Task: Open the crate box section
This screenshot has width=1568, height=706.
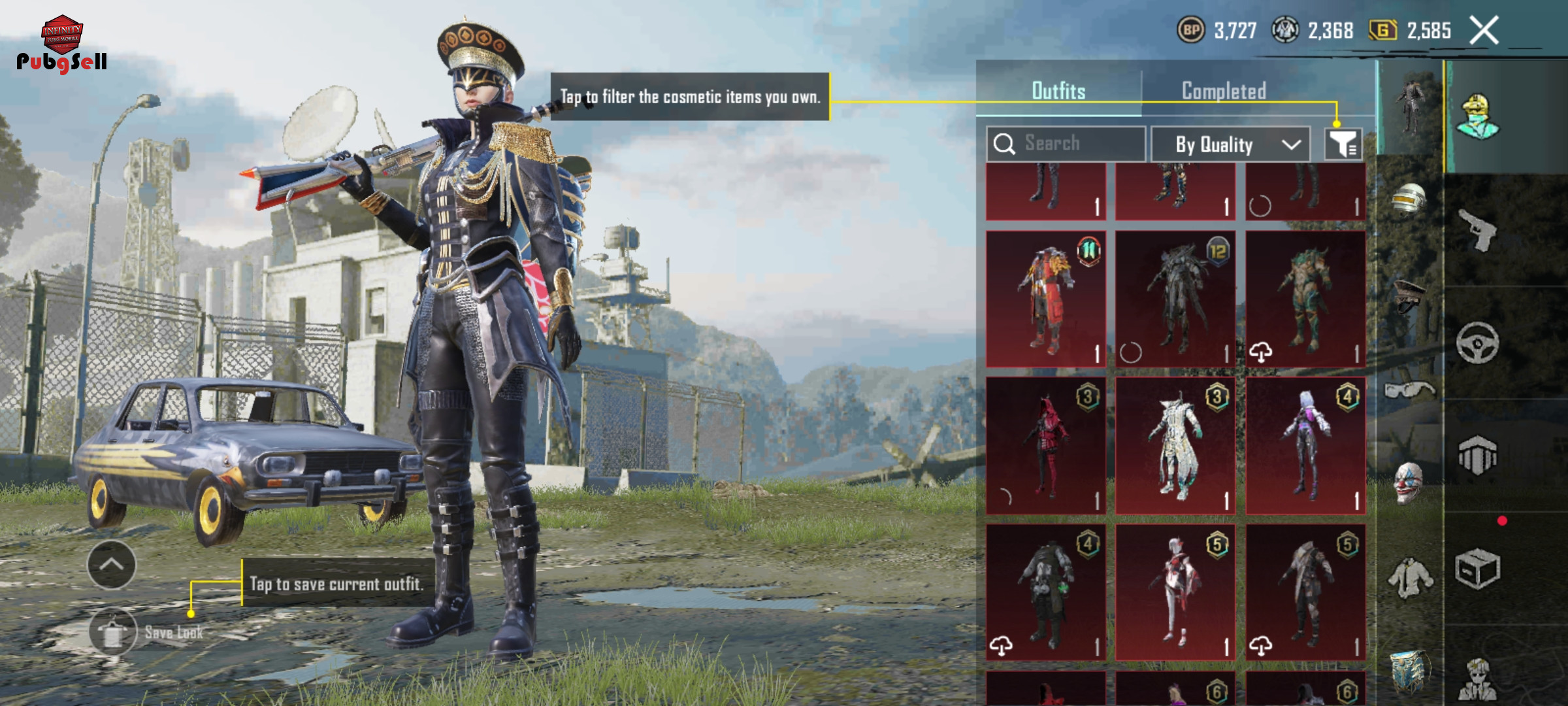Action: point(1478,569)
